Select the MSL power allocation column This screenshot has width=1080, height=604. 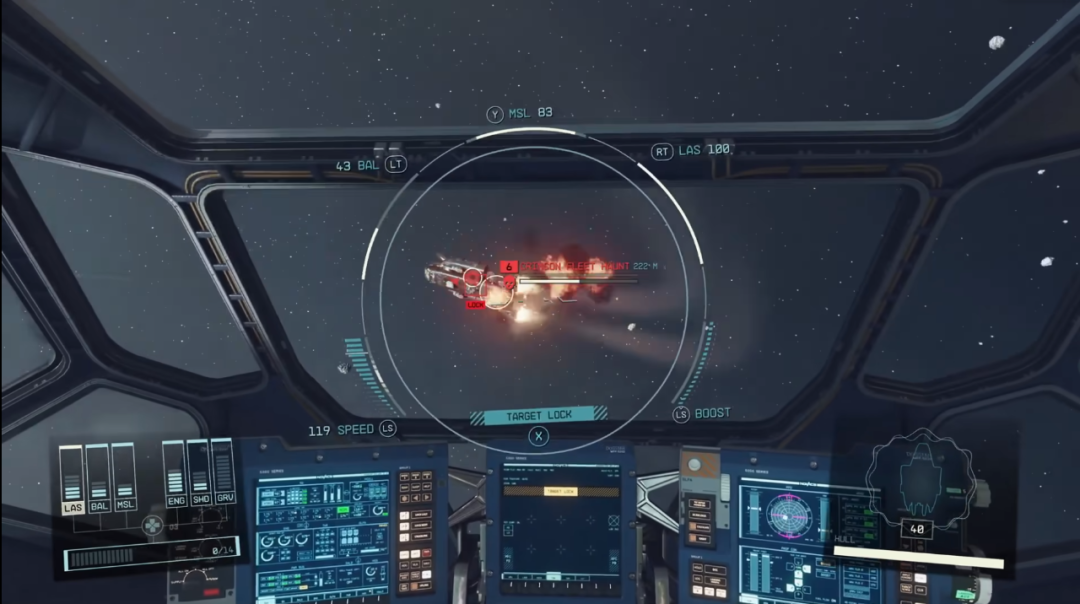123,474
